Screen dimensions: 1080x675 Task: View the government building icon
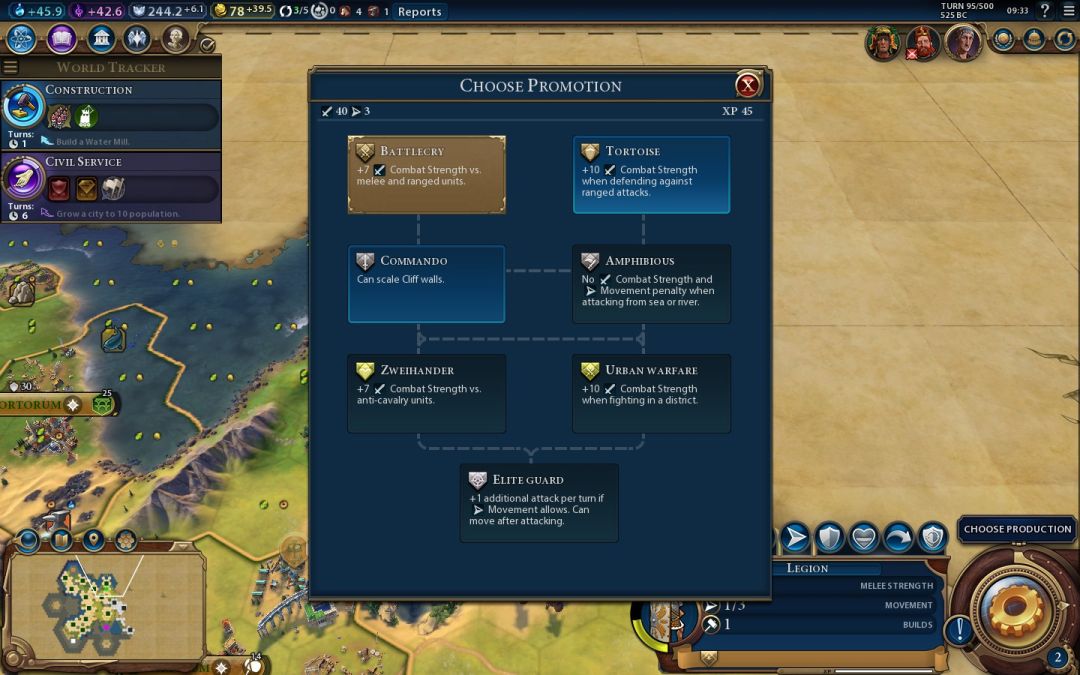point(100,39)
